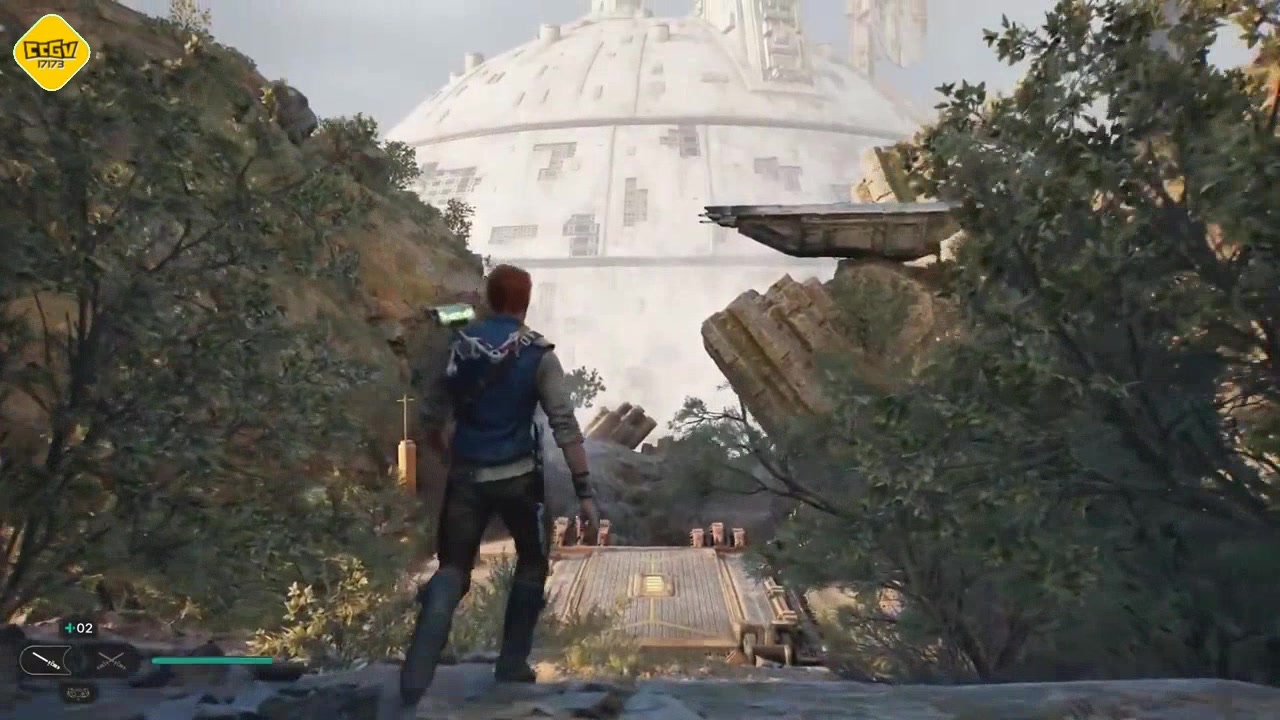Click the yellow CCGV 17173 watermark logo
This screenshot has width=1280, height=720.
click(x=51, y=52)
